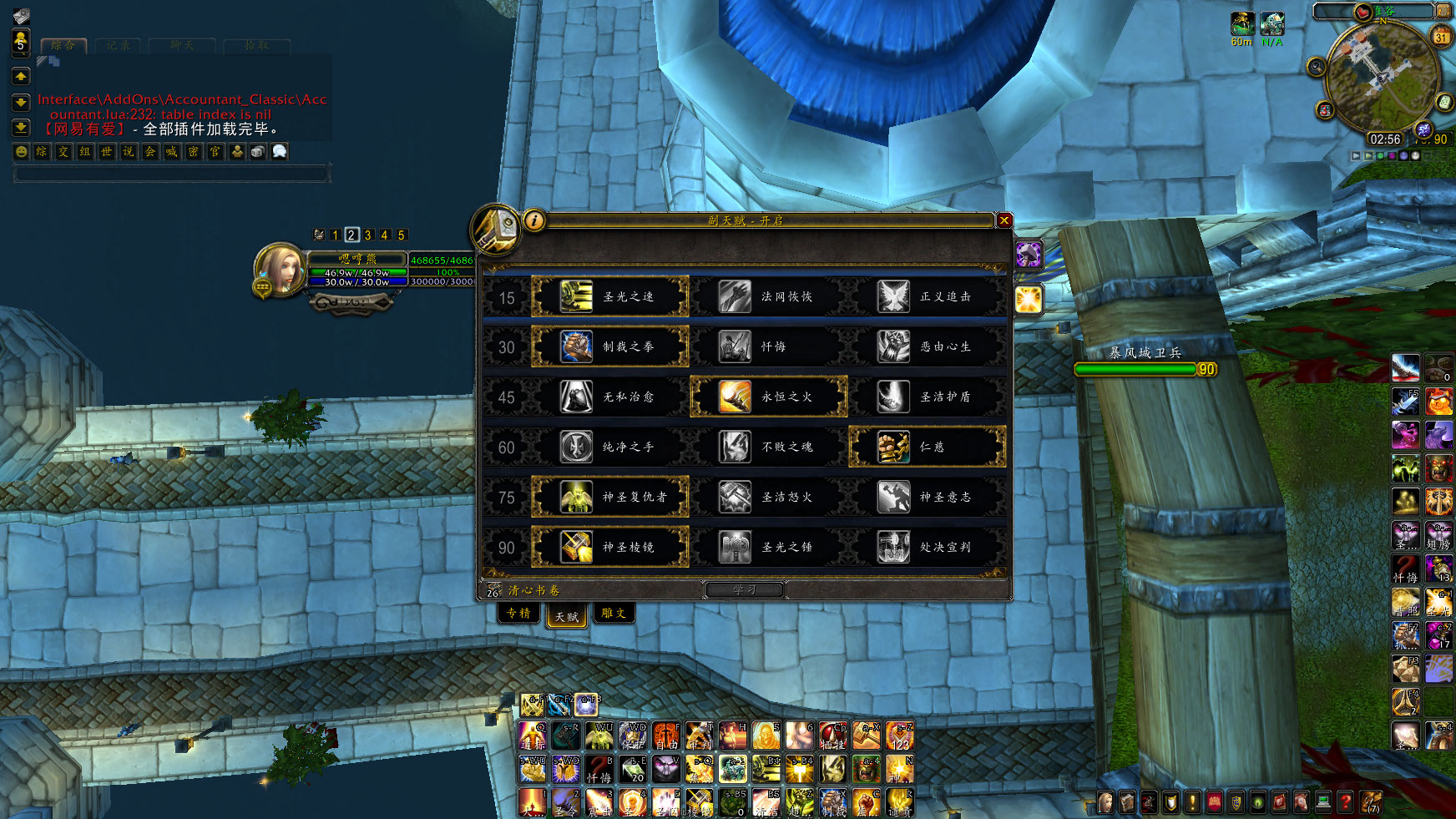
Task: Select the 纯净之手 talent
Action: coord(610,447)
